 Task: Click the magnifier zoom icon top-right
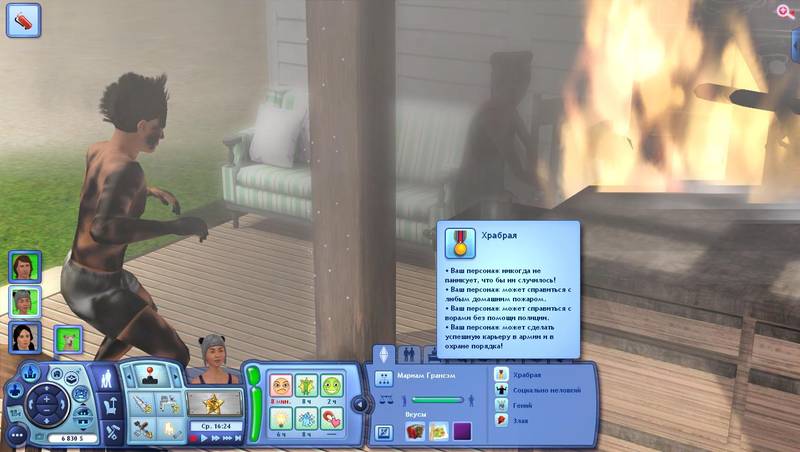(x=785, y=11)
